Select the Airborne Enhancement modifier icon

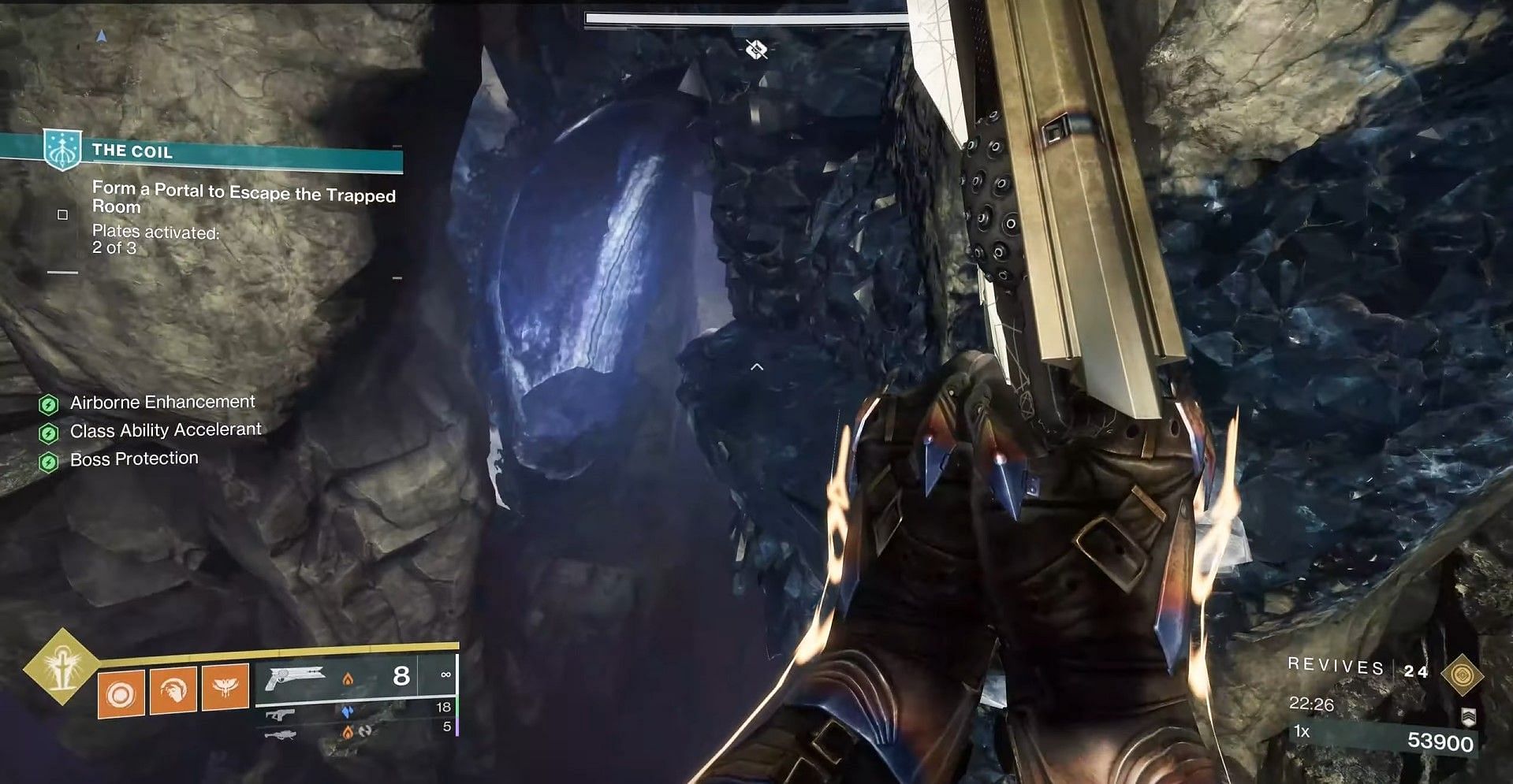(49, 405)
